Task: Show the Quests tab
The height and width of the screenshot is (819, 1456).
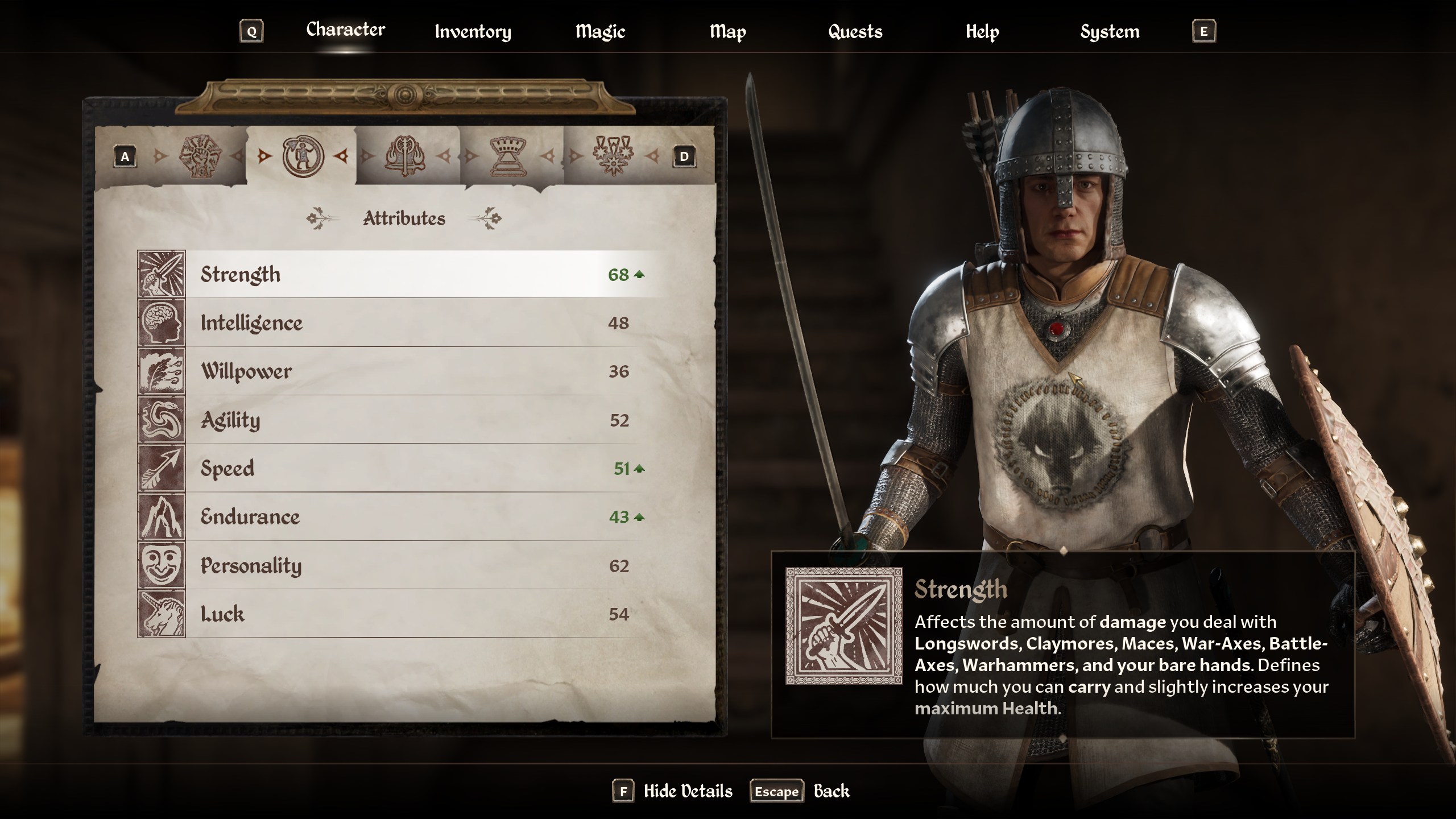Action: coord(855,32)
